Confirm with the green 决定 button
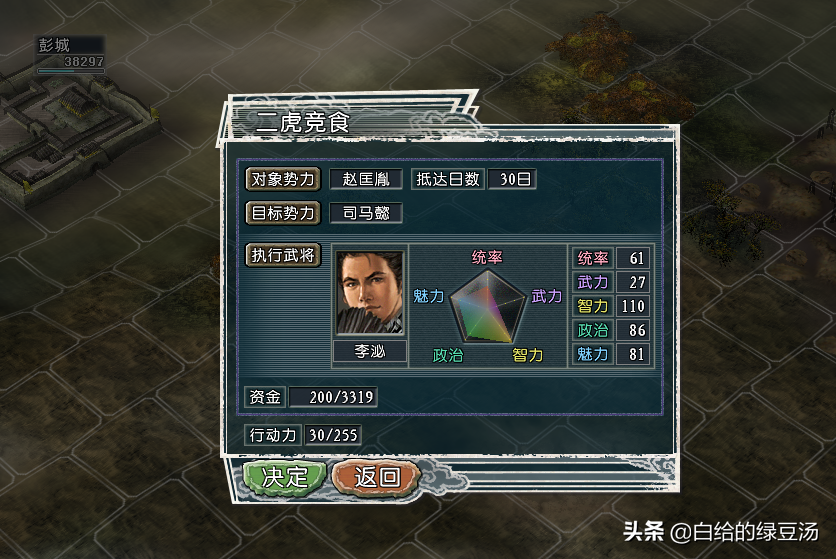The width and height of the screenshot is (836, 559). (x=285, y=477)
